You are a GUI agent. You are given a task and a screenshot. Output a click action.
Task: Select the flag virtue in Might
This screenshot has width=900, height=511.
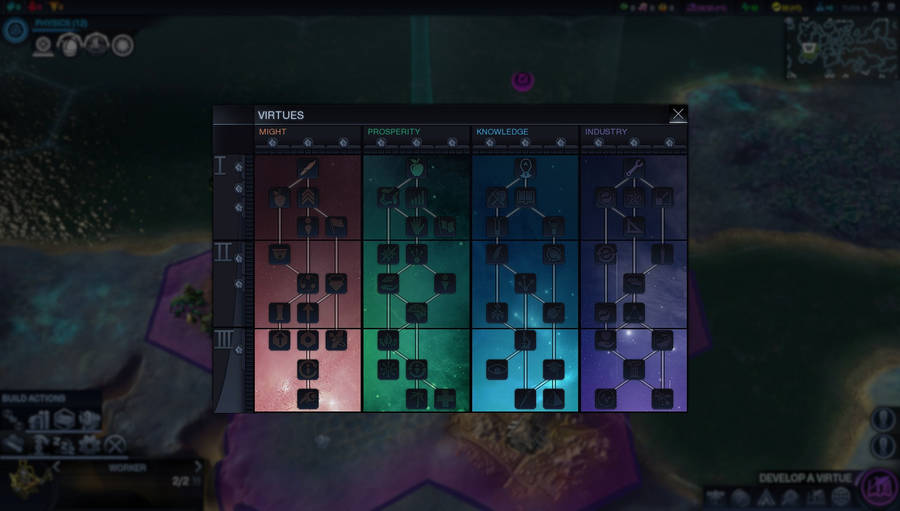coord(336,226)
